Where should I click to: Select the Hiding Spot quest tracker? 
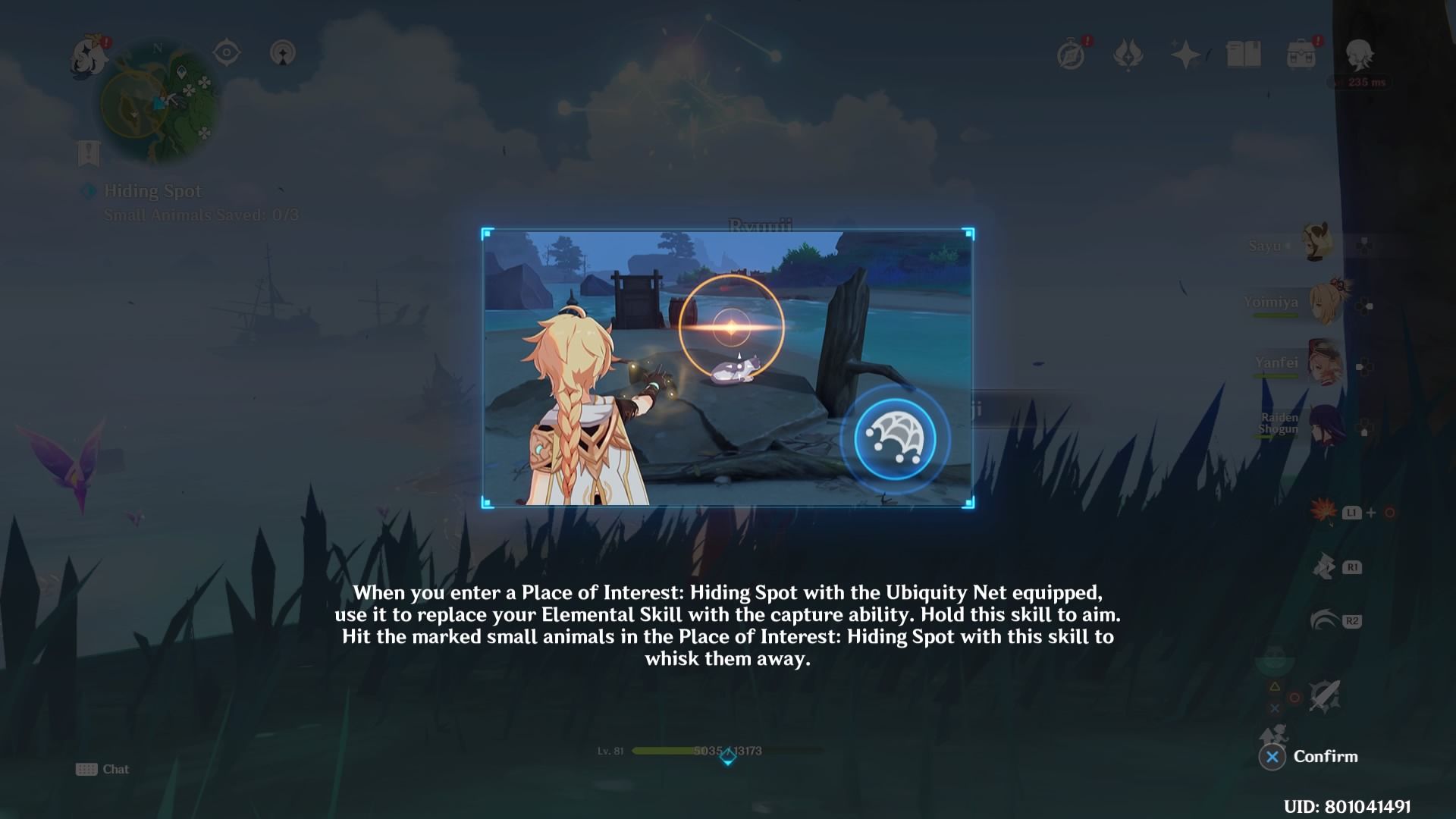(152, 191)
